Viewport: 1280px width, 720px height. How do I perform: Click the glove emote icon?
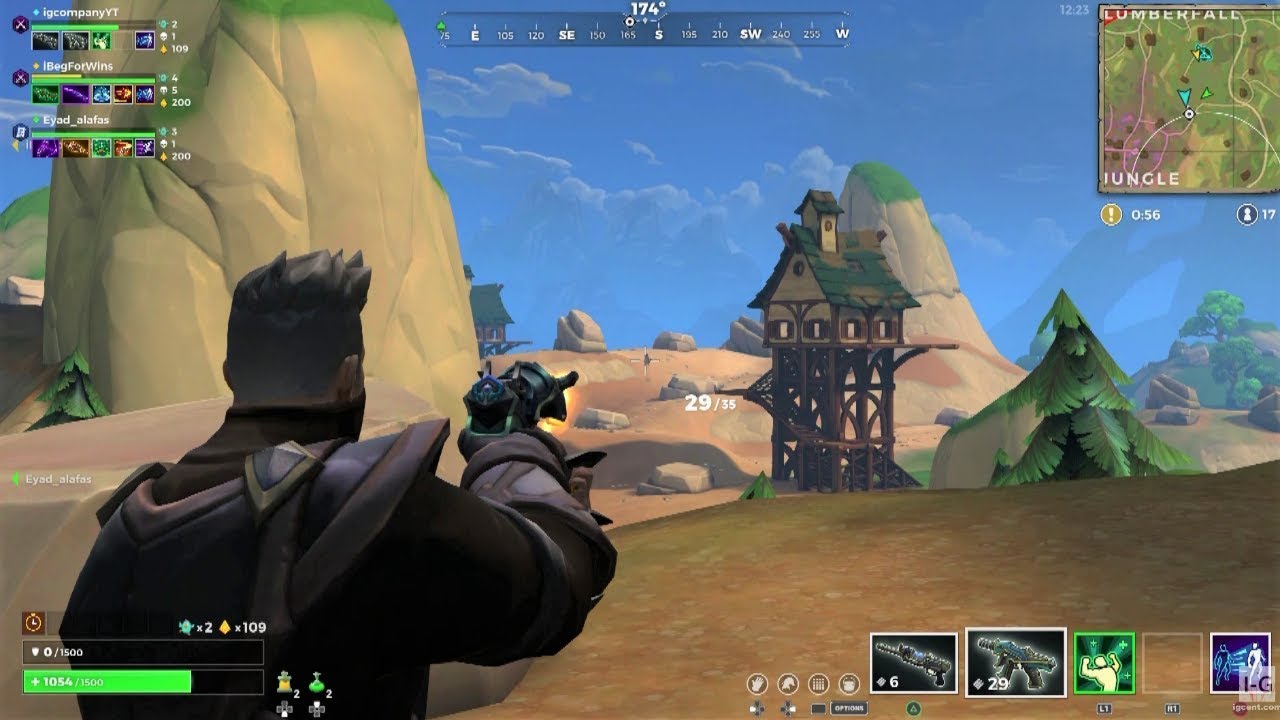[757, 684]
